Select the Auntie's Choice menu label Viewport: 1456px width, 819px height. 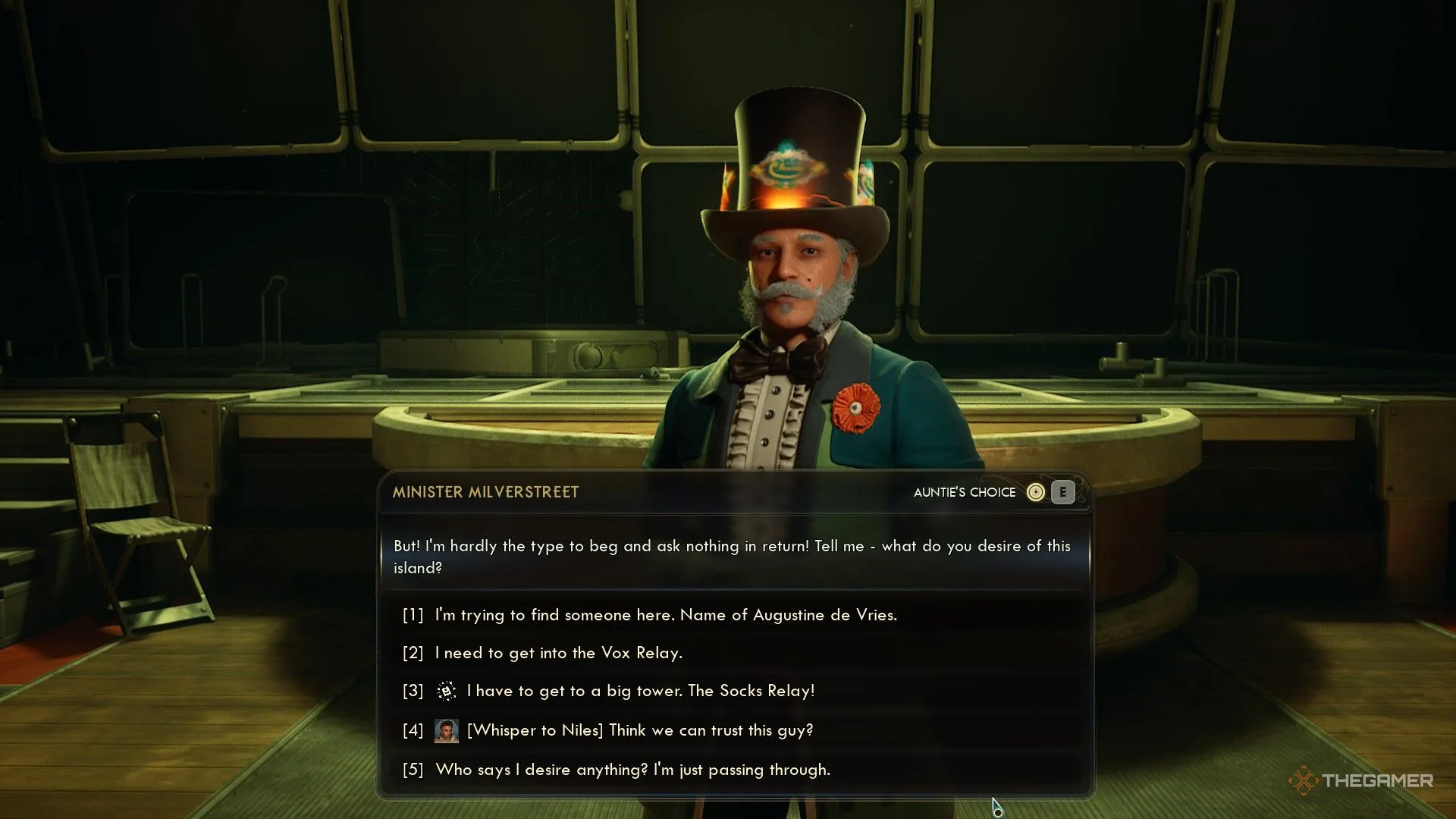[x=965, y=492]
